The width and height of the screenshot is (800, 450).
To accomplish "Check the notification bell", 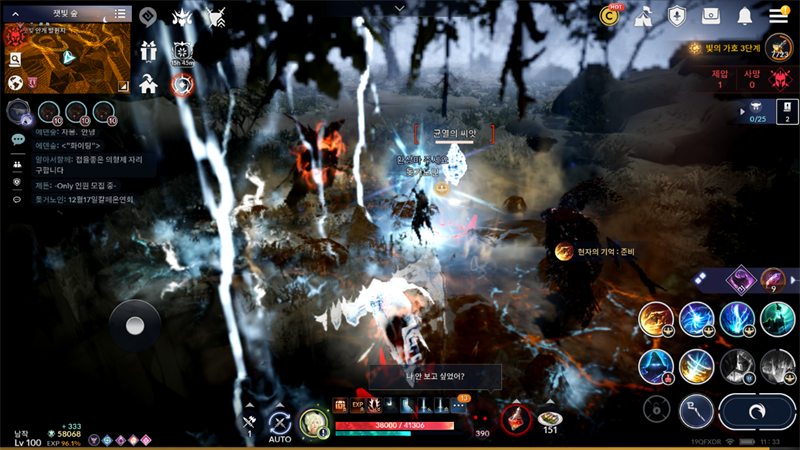I will 745,16.
